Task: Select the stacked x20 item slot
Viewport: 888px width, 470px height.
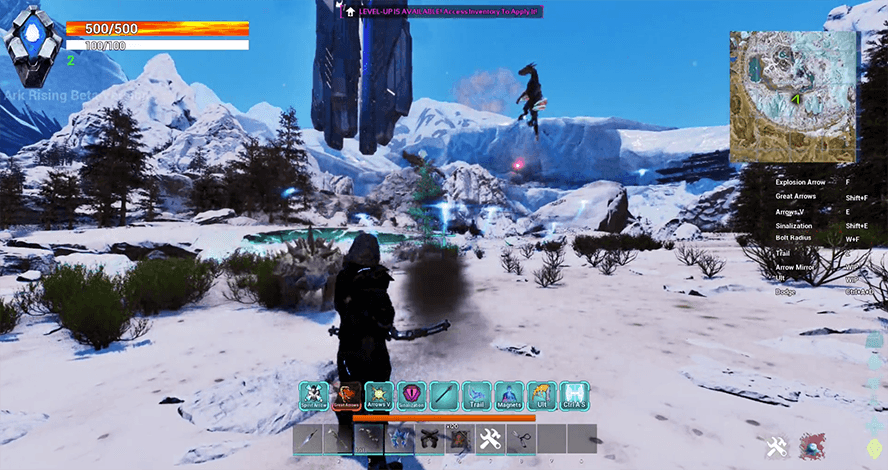Action: 460,439
